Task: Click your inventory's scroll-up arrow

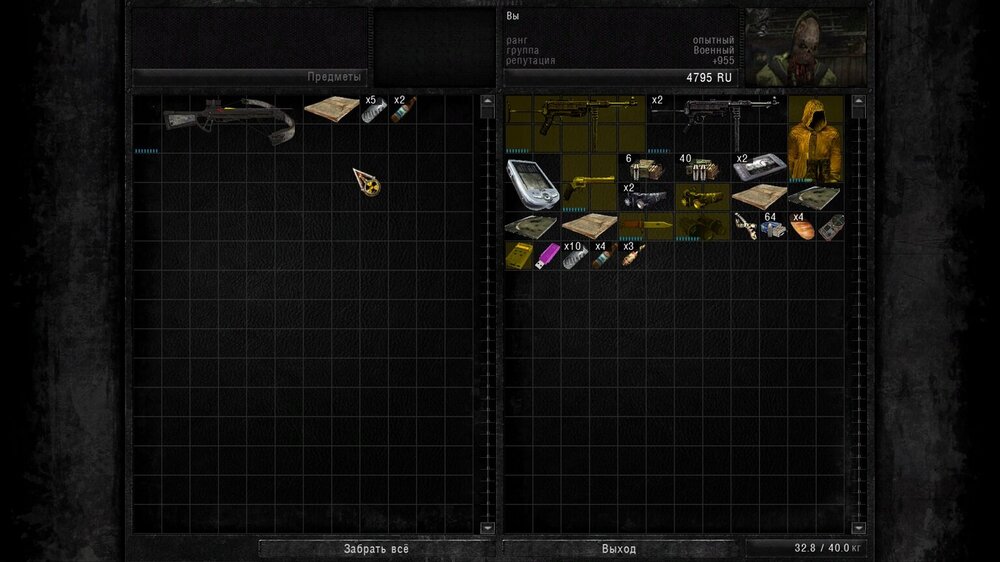Action: click(x=858, y=101)
